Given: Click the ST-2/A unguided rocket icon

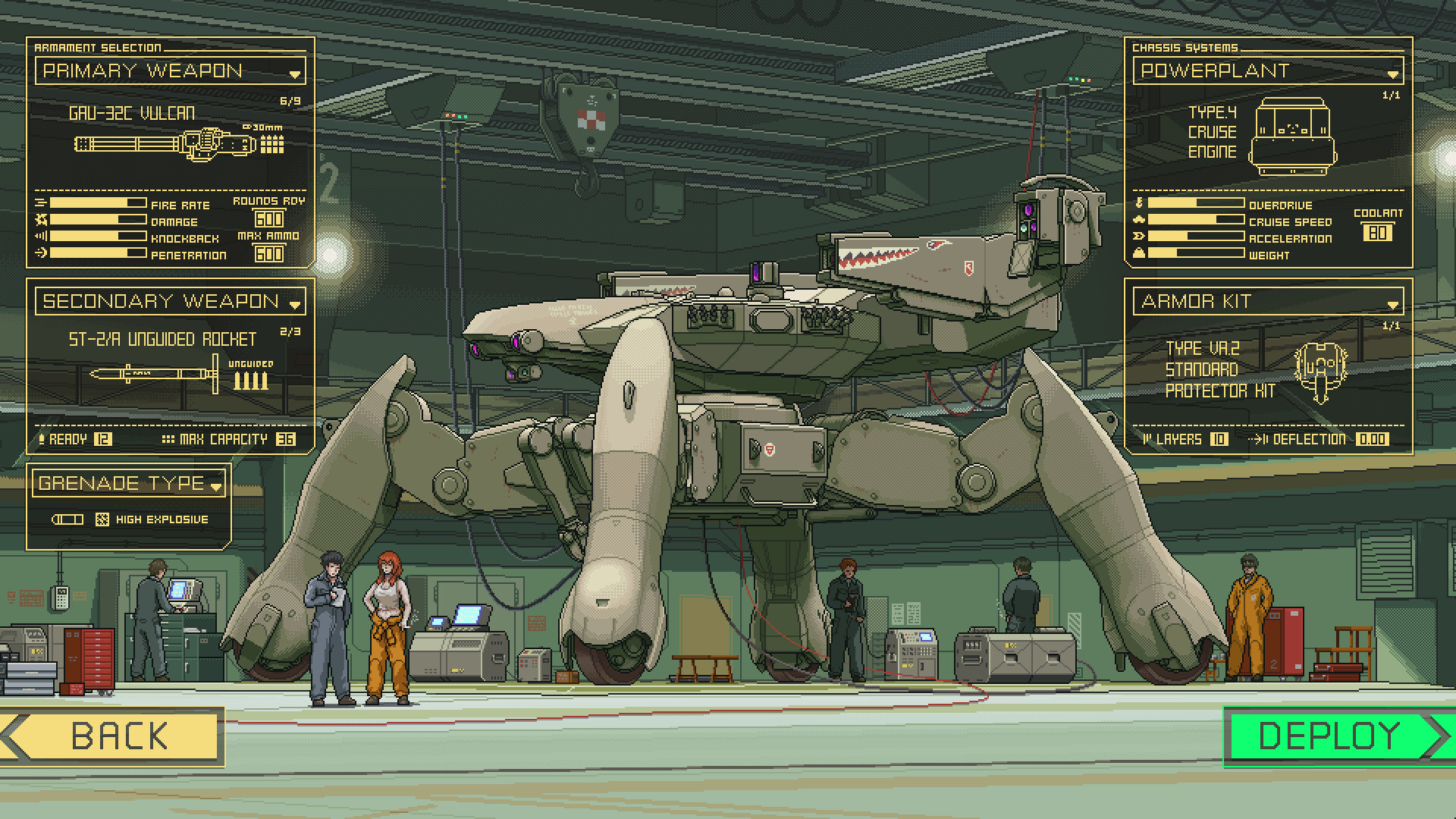Looking at the screenshot, I should click(152, 373).
